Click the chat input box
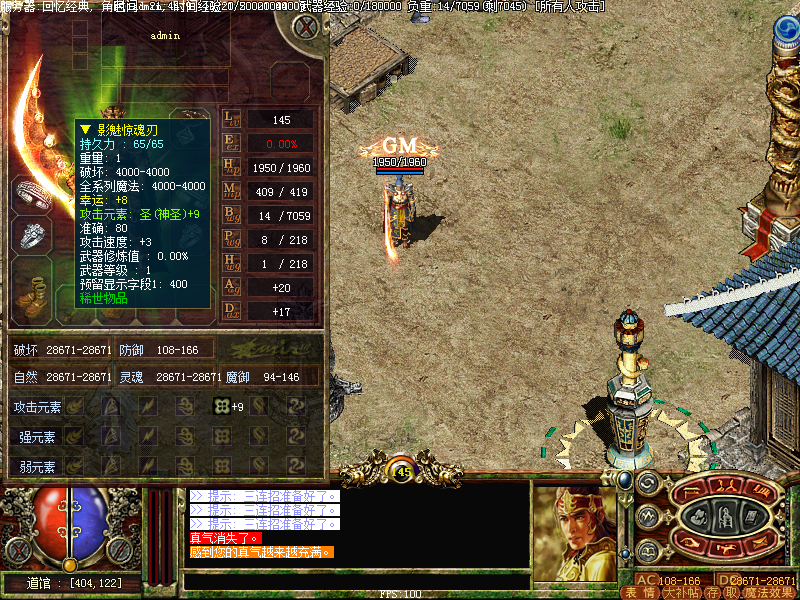 click(x=355, y=580)
